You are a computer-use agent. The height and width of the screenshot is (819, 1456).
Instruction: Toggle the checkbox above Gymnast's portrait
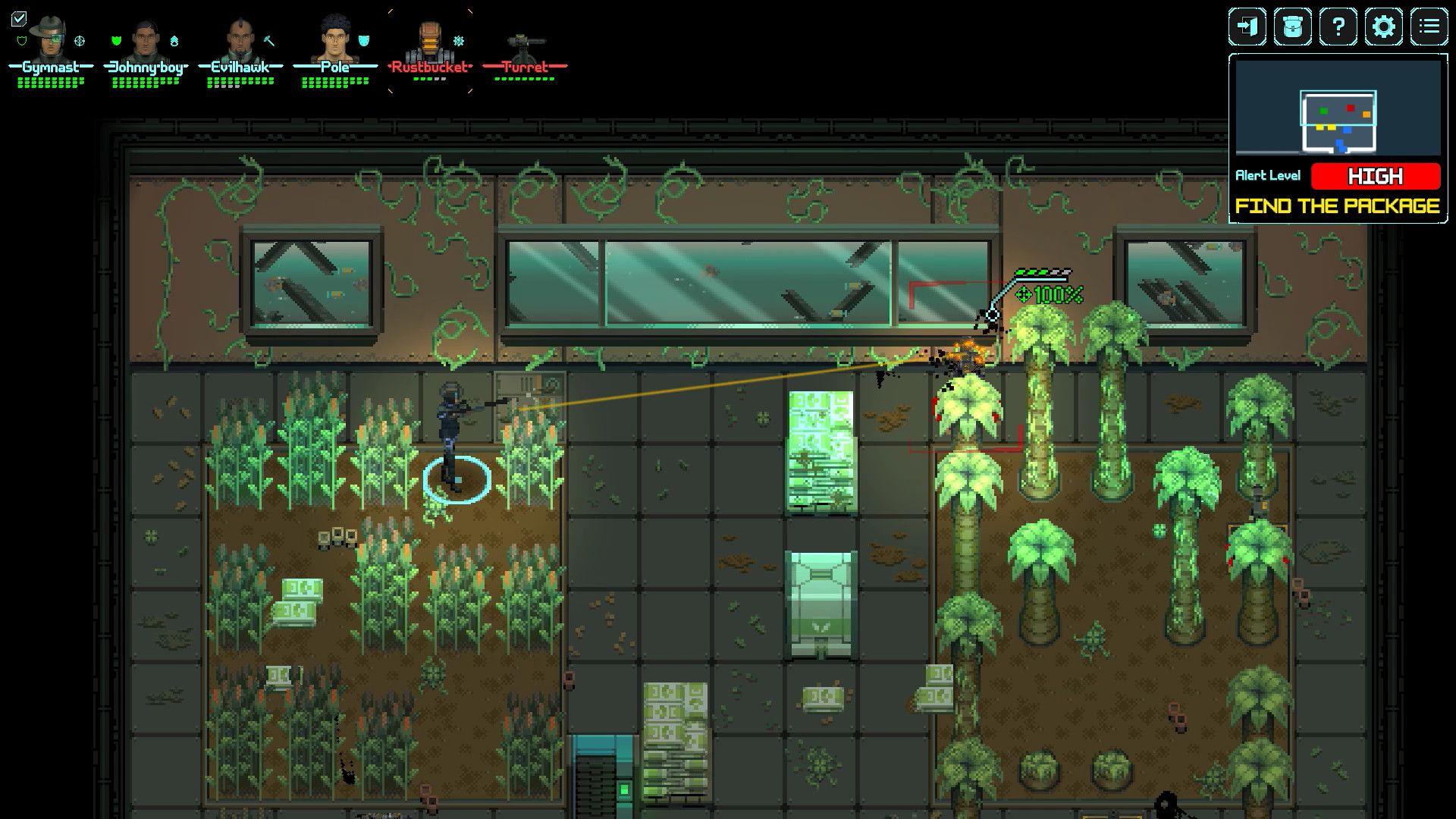(19, 18)
